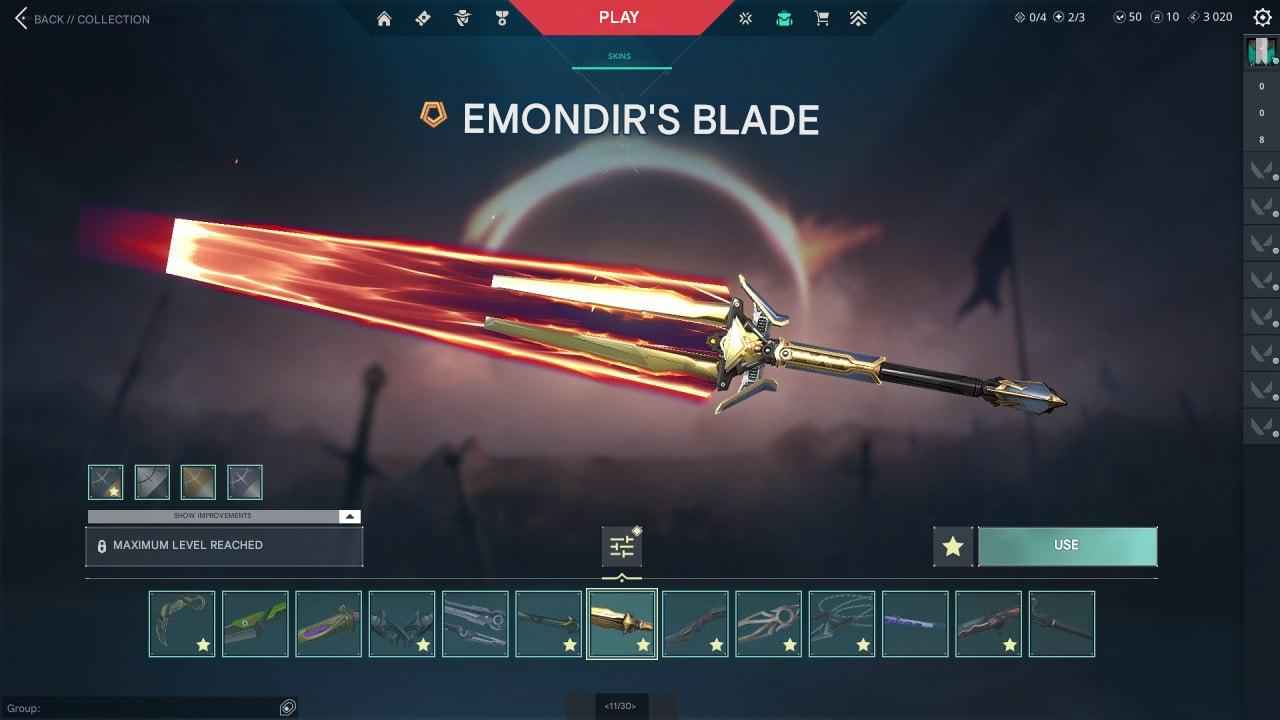The width and height of the screenshot is (1280, 720).
Task: Switch to the SKINS tab
Action: 619,56
